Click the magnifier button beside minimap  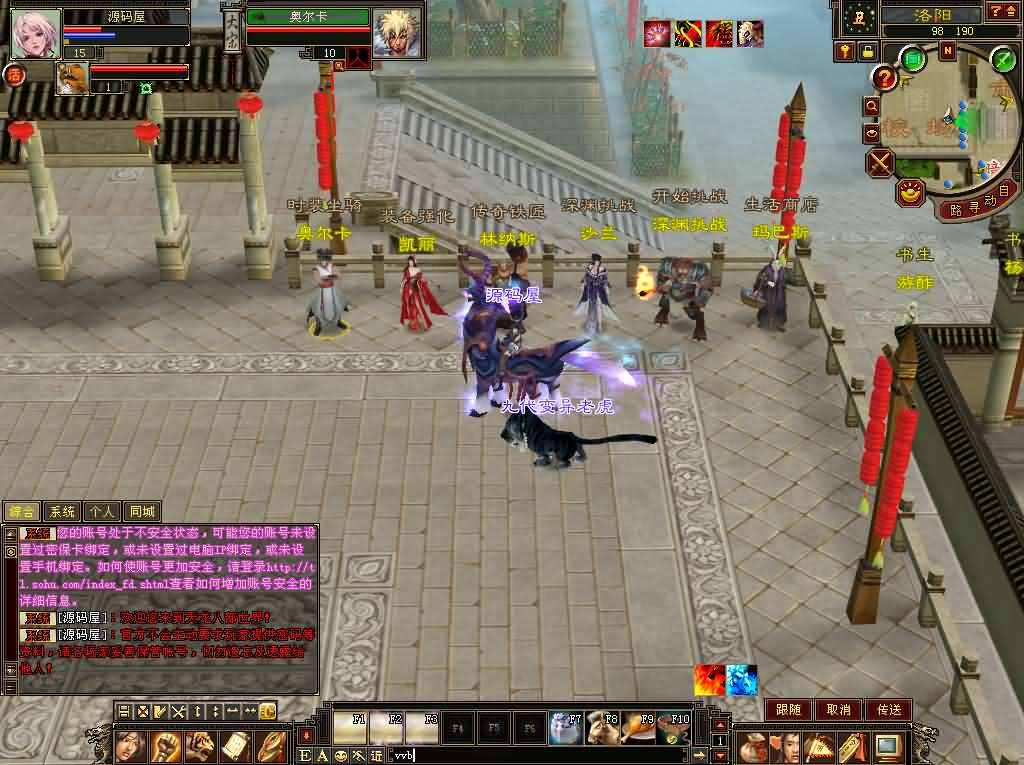click(872, 106)
